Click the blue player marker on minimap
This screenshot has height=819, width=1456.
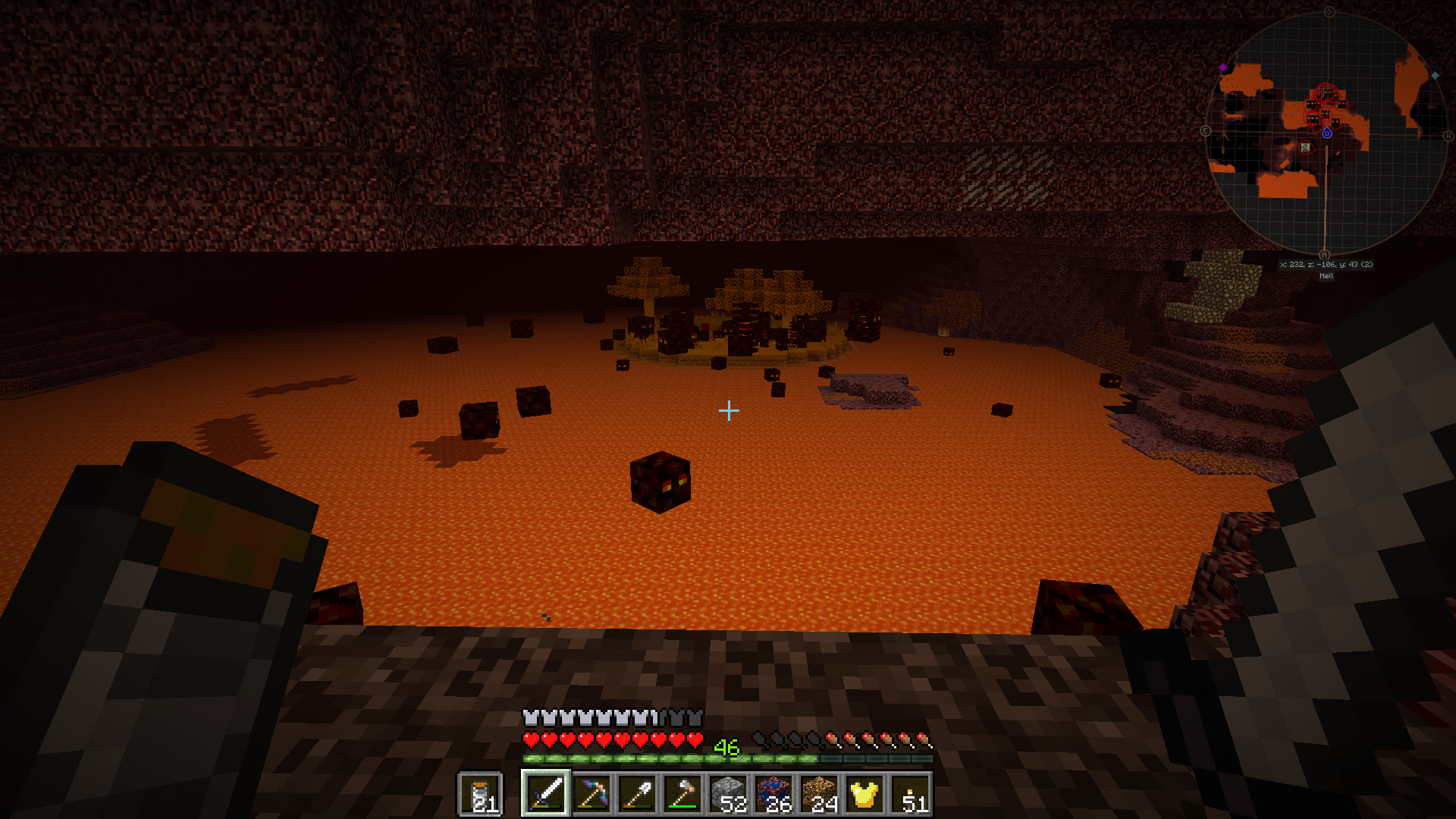pos(1327,133)
